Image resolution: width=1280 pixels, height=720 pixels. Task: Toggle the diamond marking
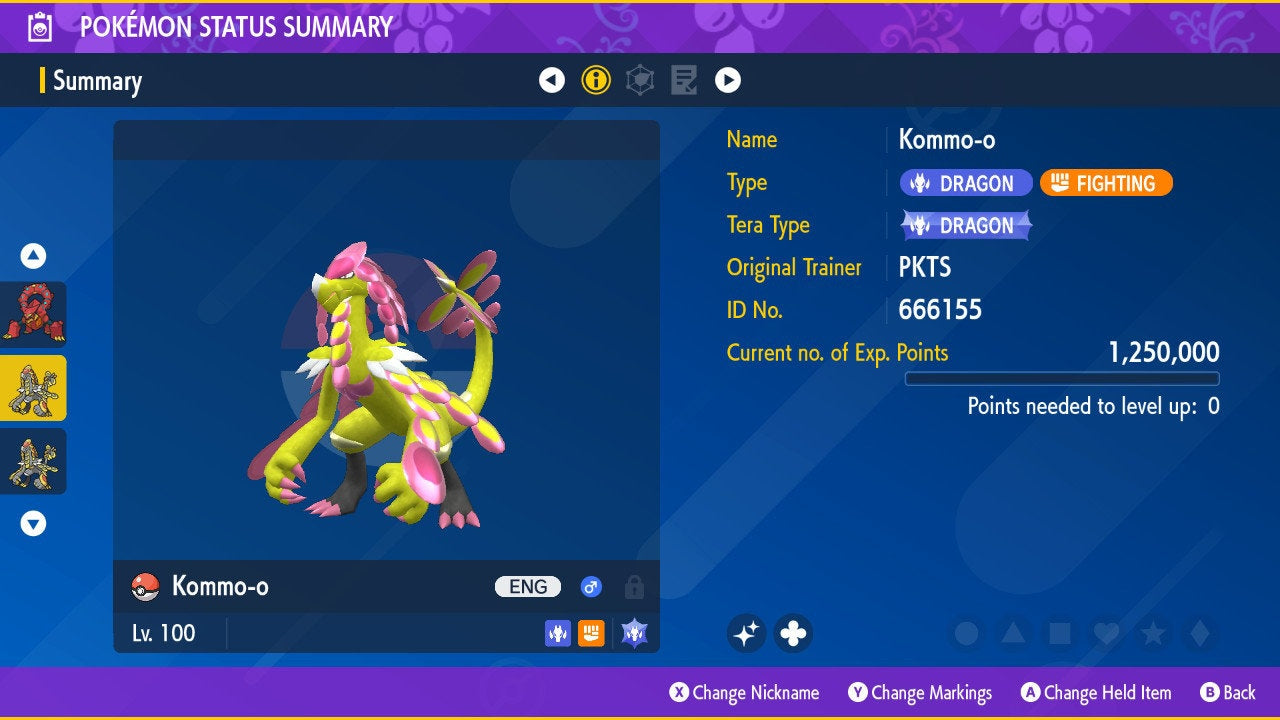coord(1198,633)
